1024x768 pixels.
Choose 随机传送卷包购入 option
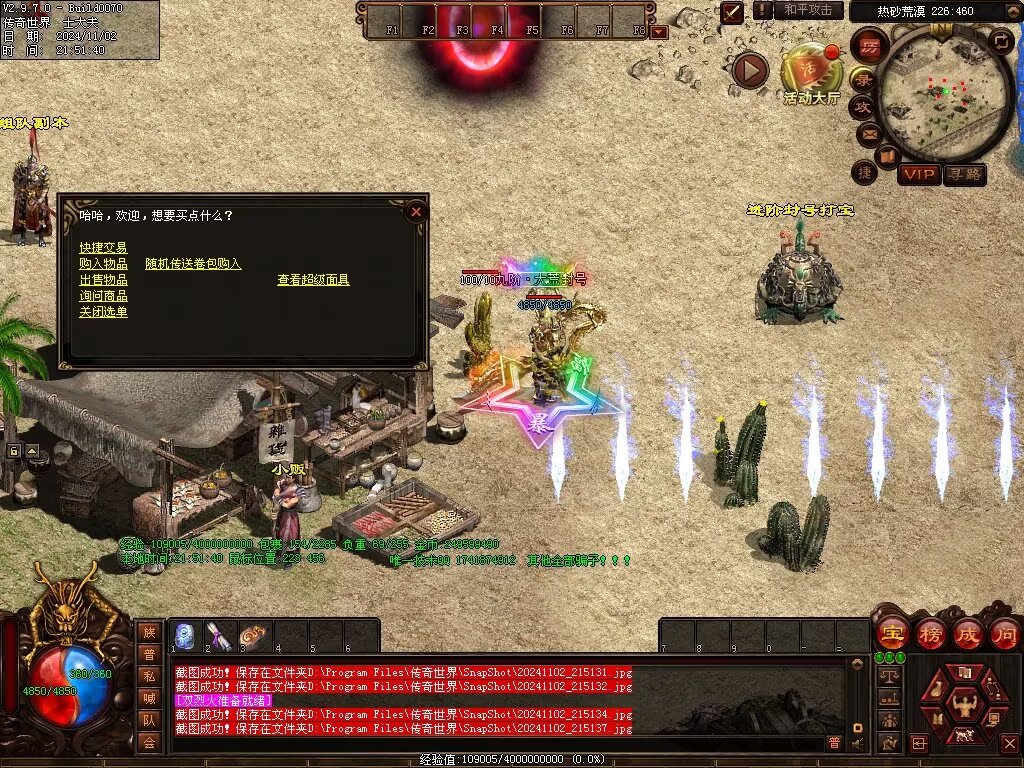[193, 264]
